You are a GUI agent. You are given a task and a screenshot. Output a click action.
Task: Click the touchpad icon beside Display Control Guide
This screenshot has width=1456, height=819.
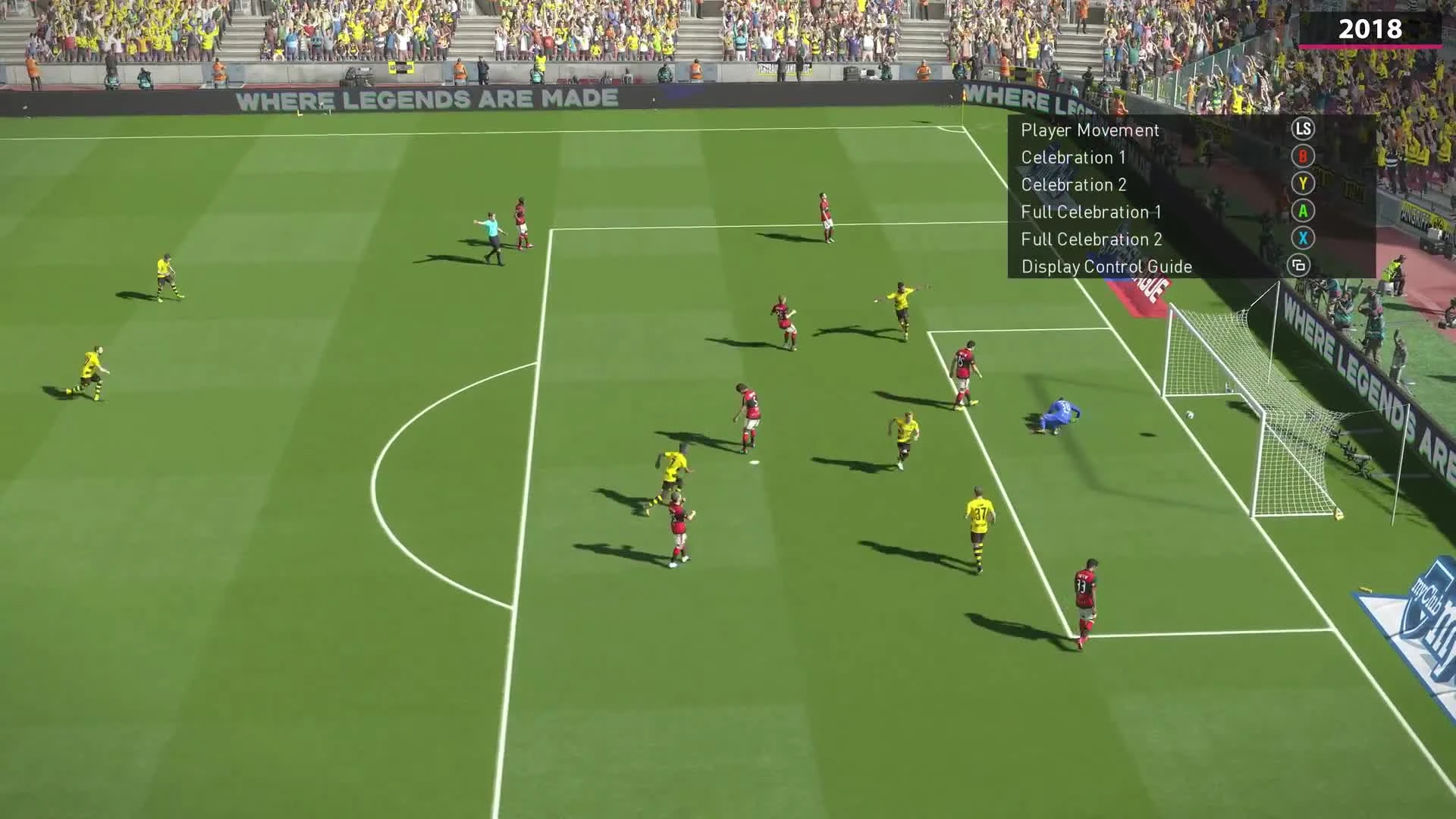click(x=1302, y=266)
